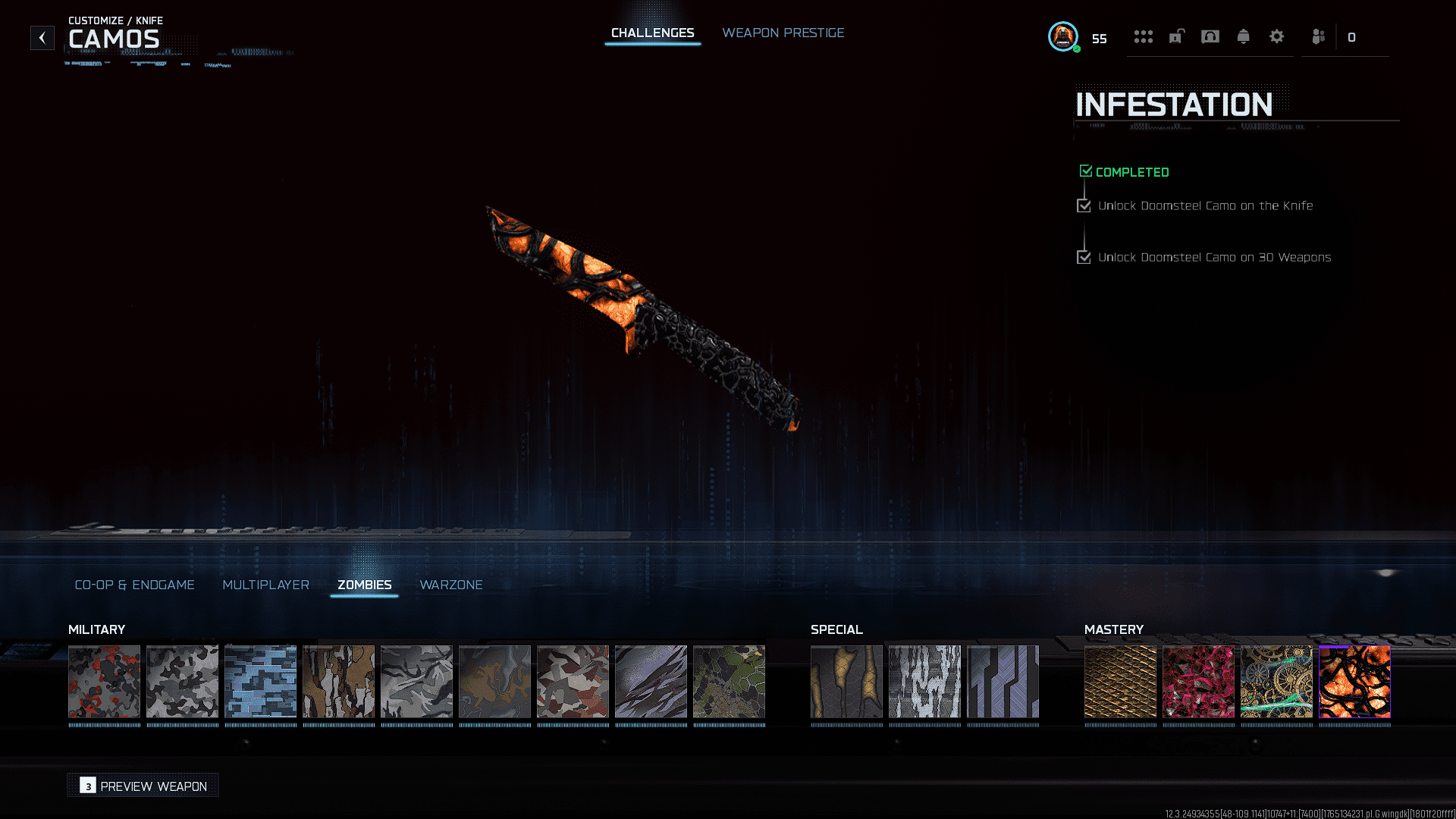Go back using the arrow button

click(42, 37)
